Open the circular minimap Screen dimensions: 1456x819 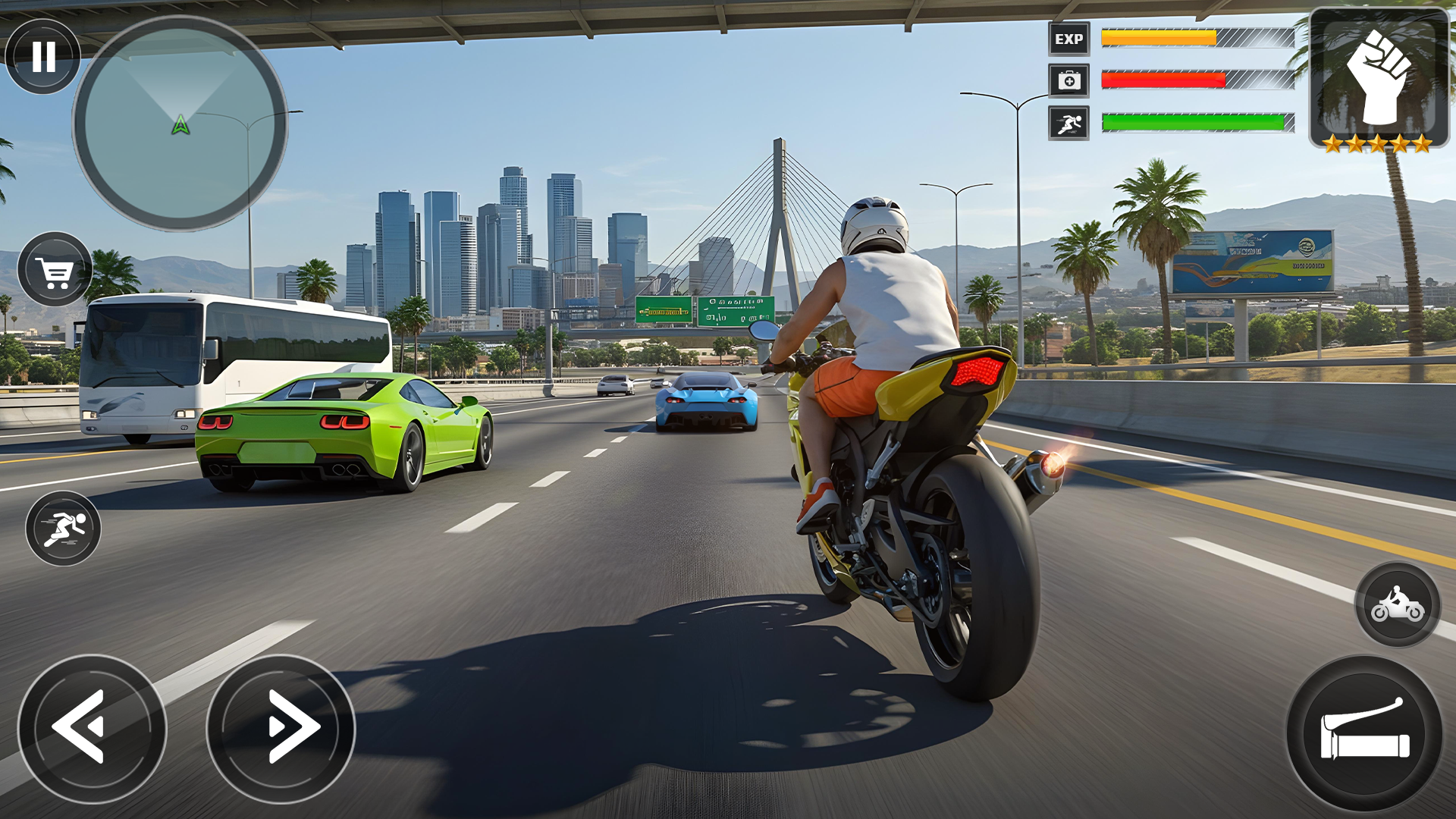pos(180,124)
